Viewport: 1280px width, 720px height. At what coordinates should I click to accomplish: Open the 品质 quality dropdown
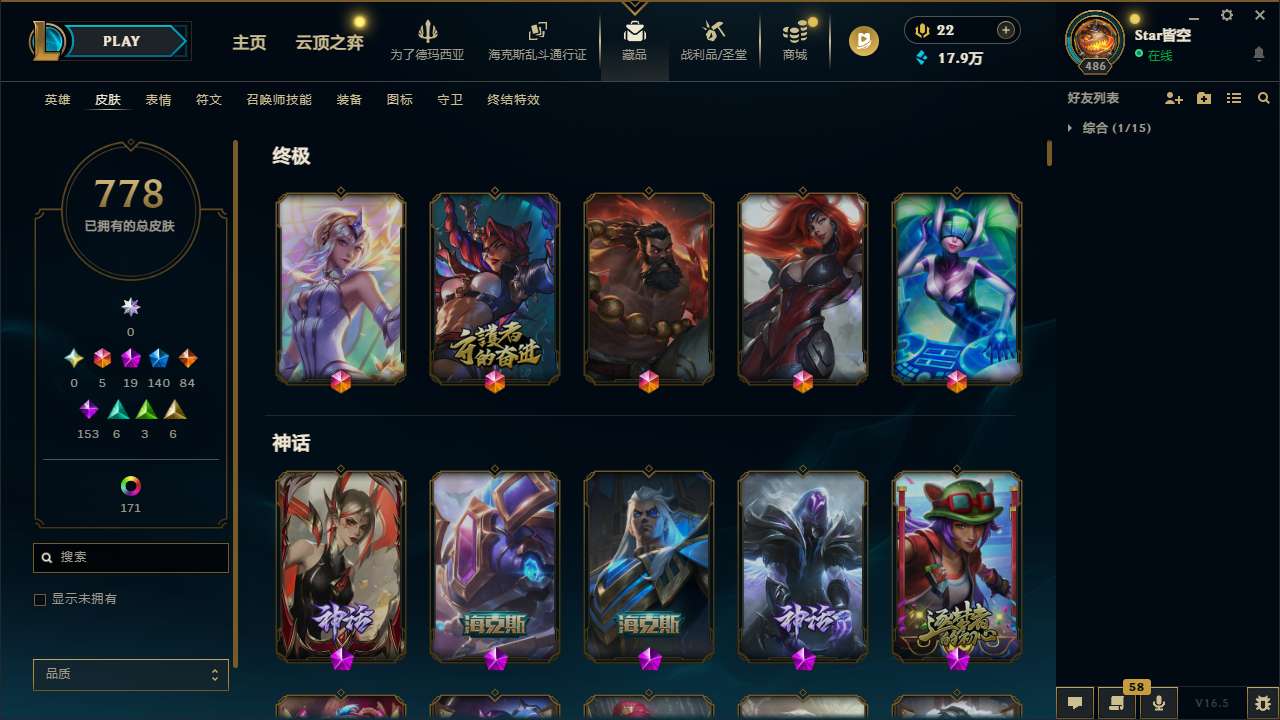(x=130, y=674)
